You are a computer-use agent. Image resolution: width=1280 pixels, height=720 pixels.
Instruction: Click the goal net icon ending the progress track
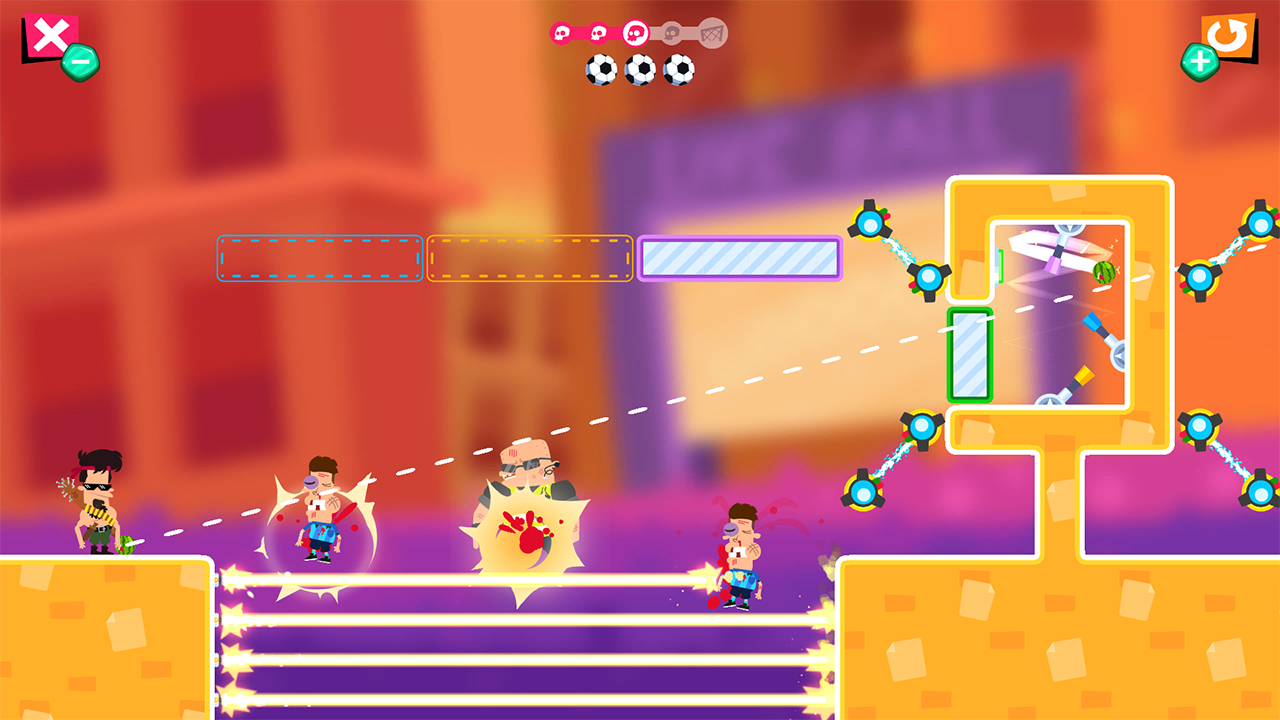711,33
